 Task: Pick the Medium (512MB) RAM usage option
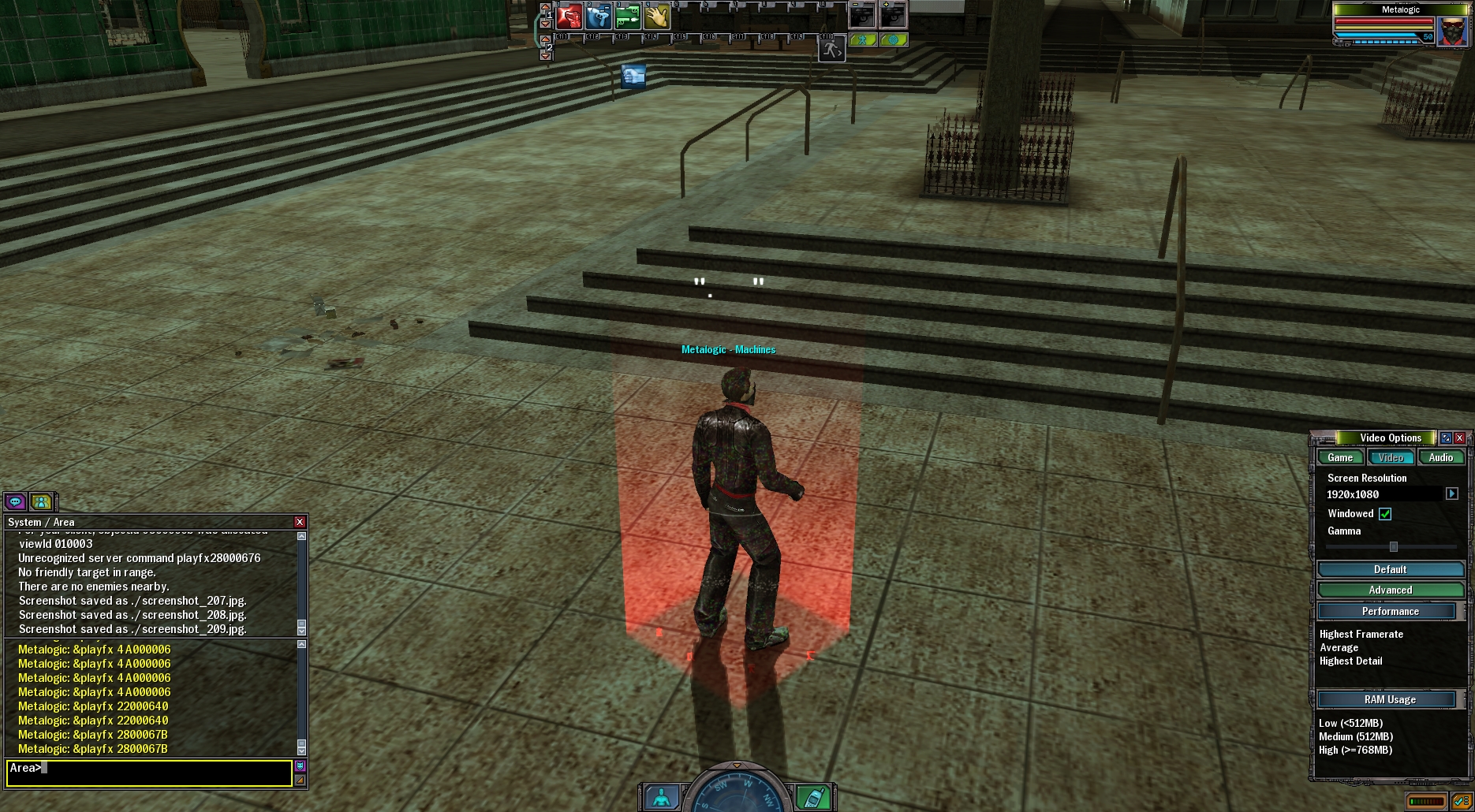pos(1356,737)
